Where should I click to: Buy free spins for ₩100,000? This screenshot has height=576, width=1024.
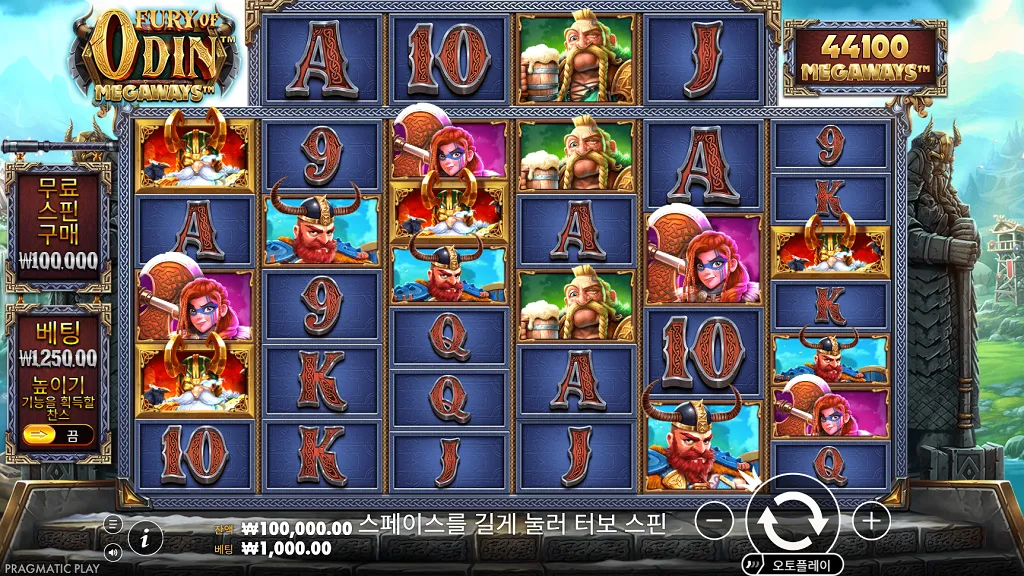click(x=58, y=226)
